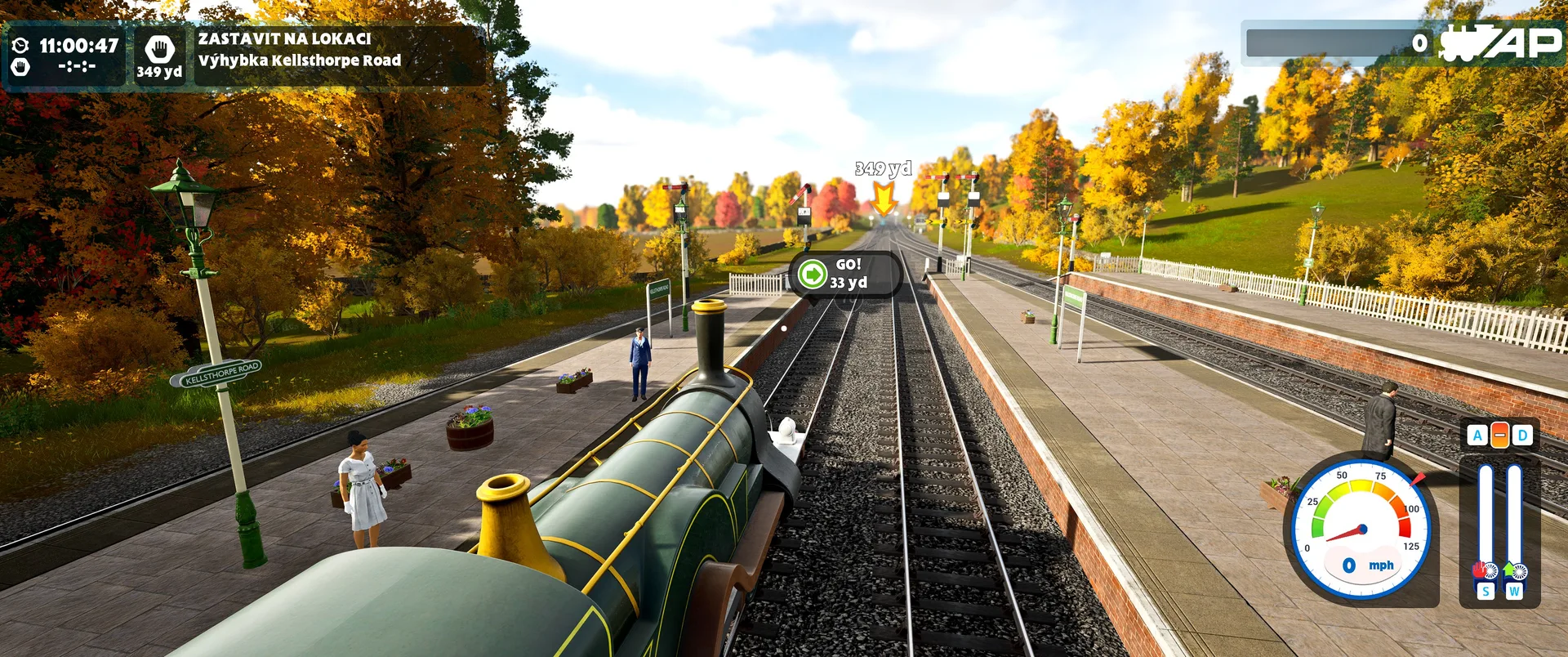
Task: Click the green GO! departure marker
Action: [x=813, y=274]
